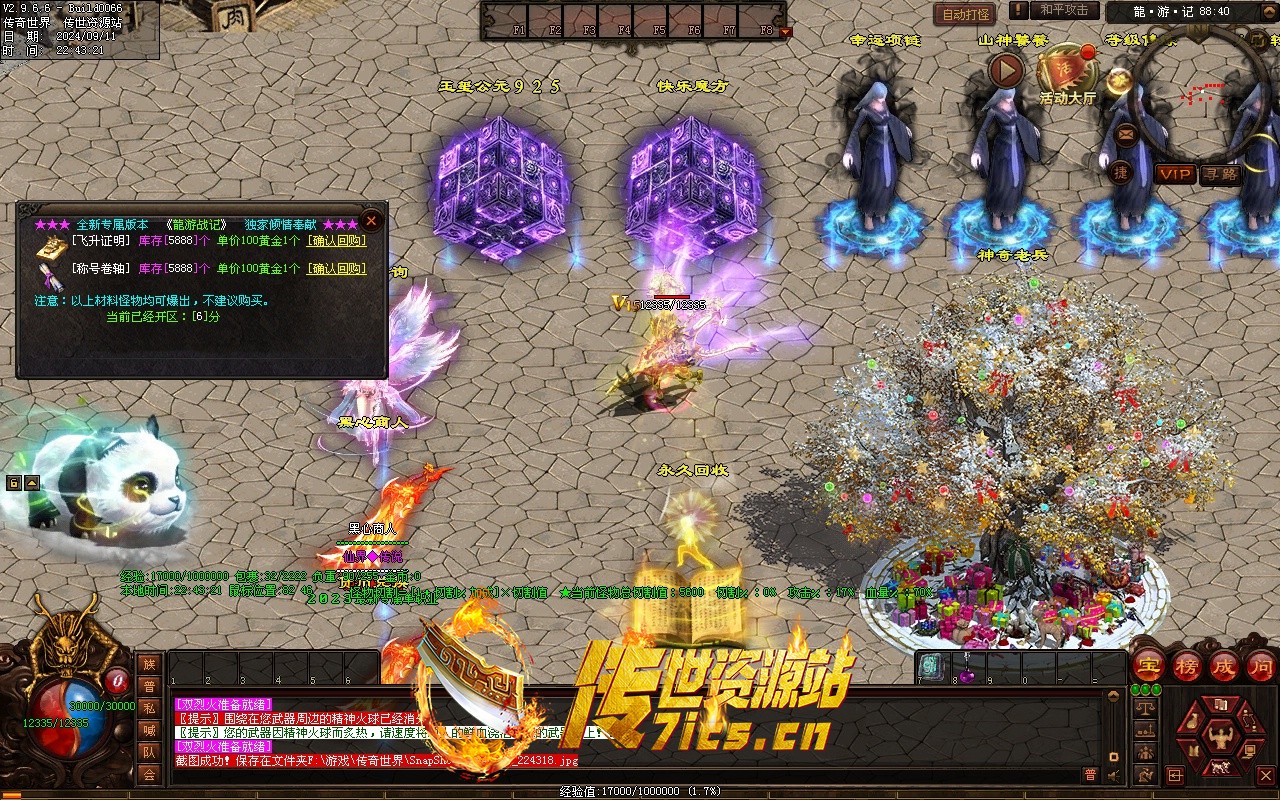Open the 宝 treasure shop button
Screen dimensions: 1280x800
click(1149, 666)
